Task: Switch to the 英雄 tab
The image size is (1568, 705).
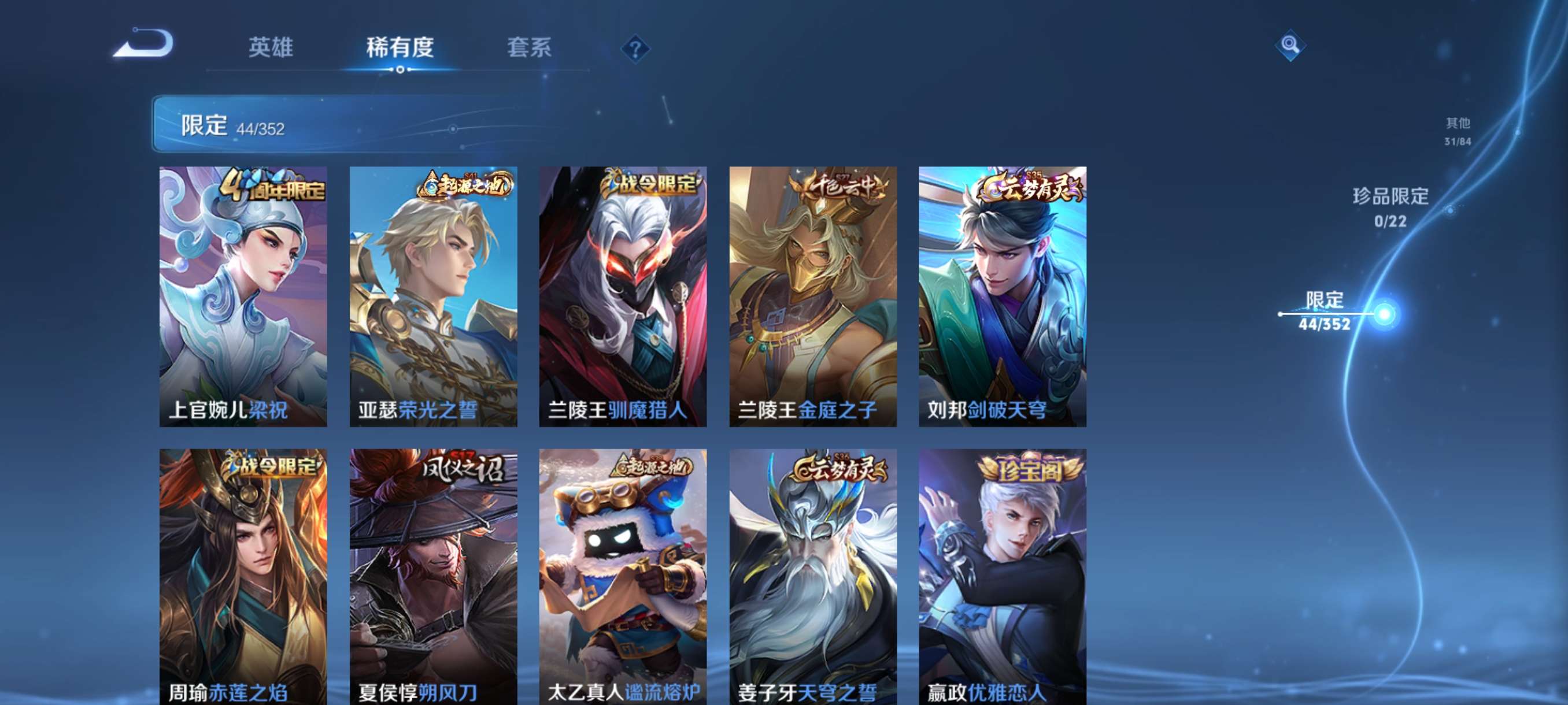Action: tap(272, 49)
